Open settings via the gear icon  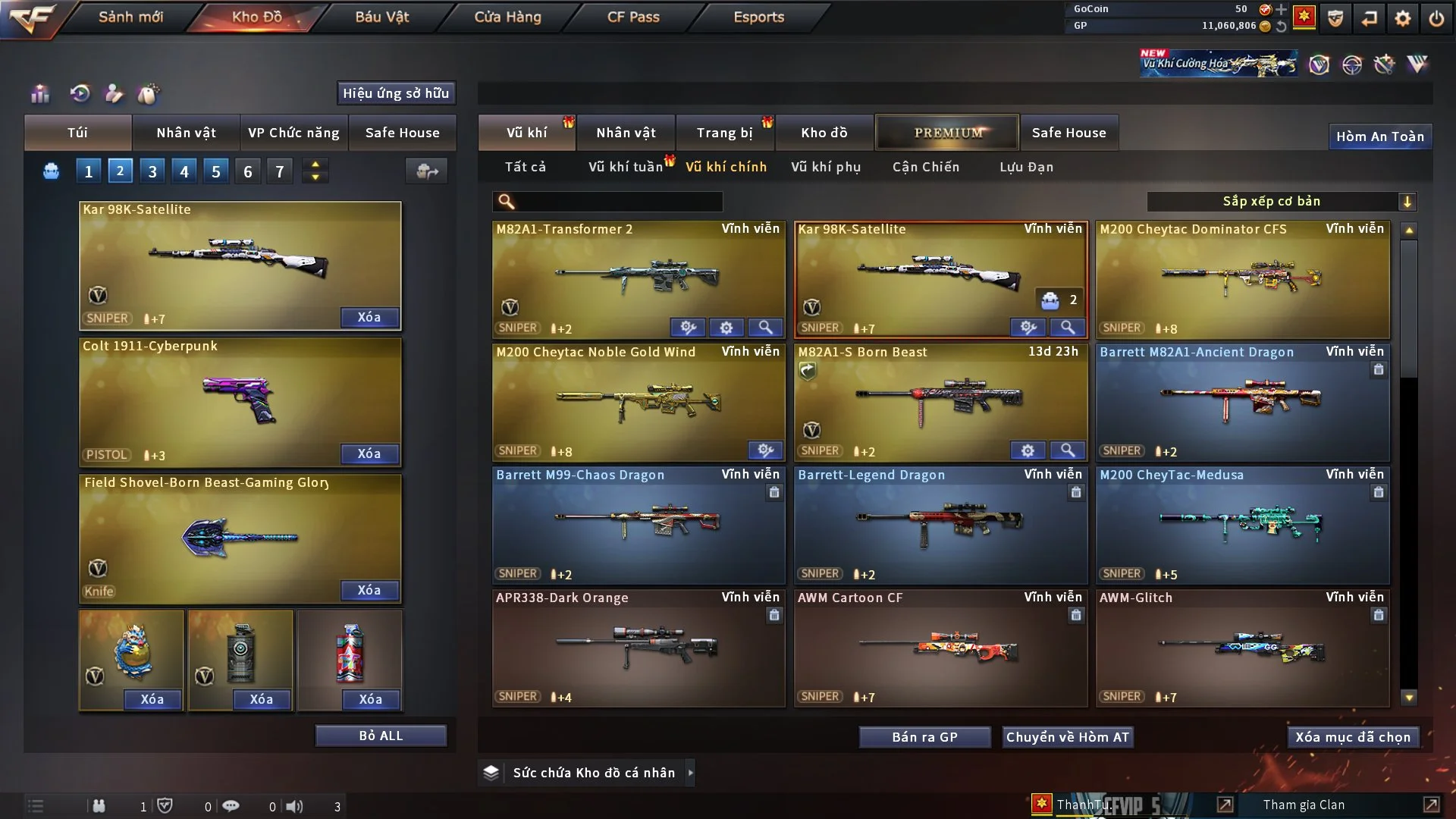pyautogui.click(x=1402, y=18)
